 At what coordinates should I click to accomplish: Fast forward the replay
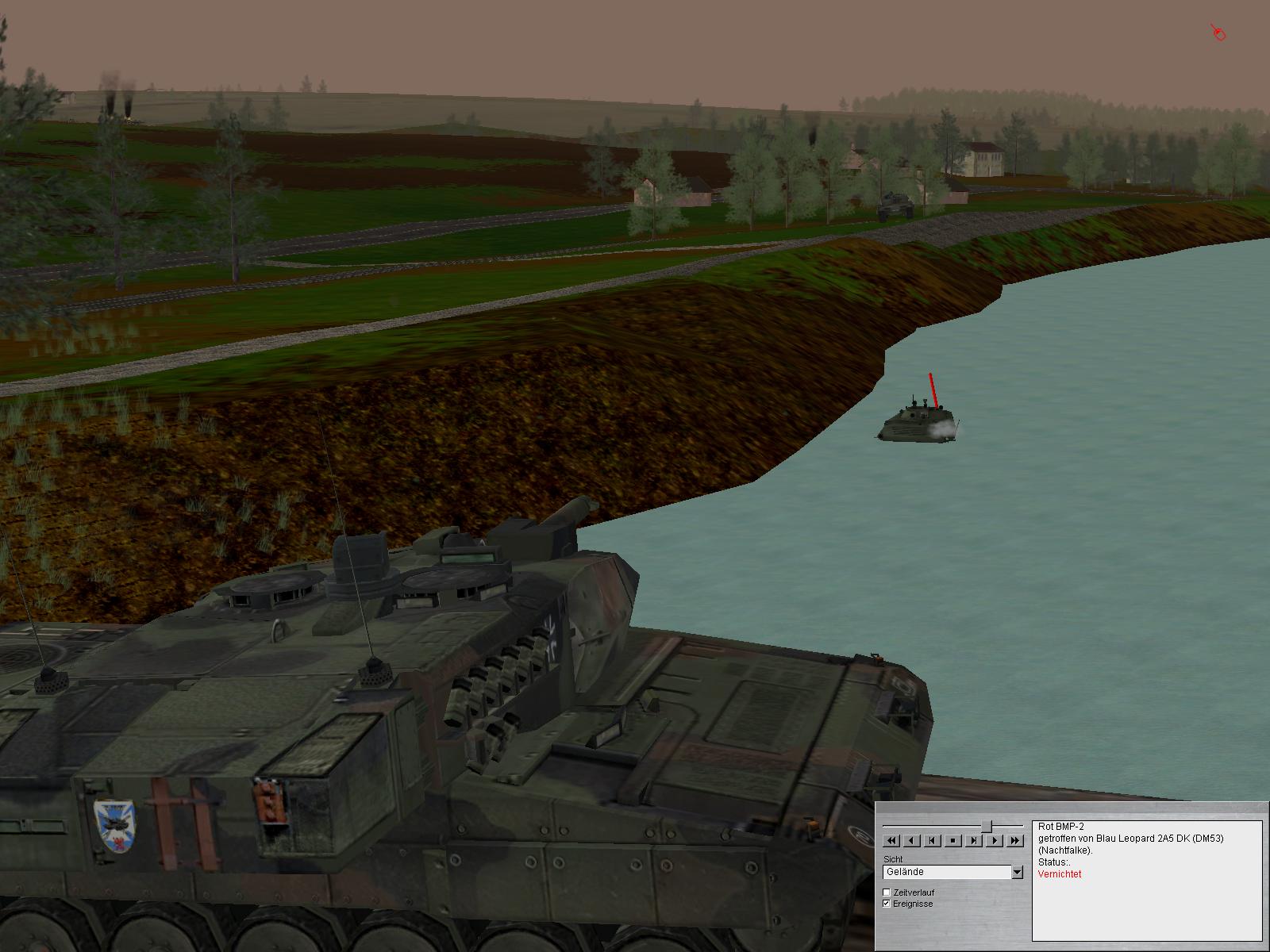(1015, 840)
